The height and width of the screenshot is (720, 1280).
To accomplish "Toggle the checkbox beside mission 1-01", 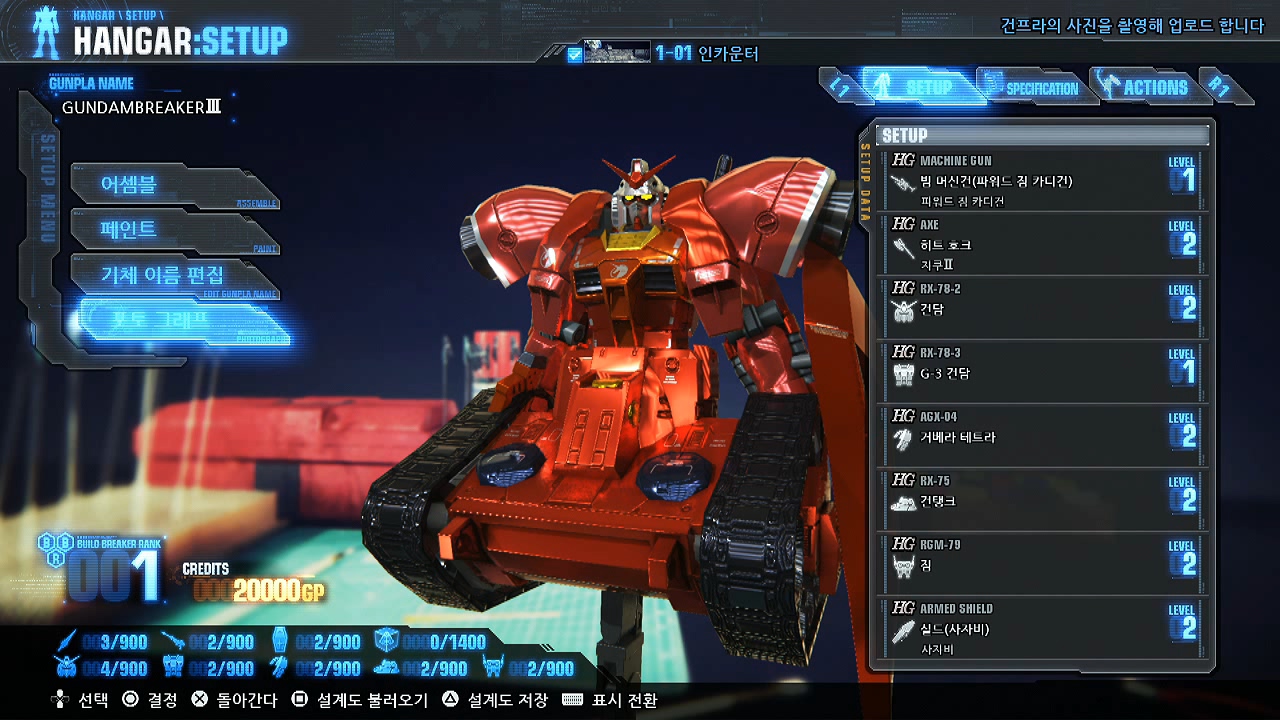I will [574, 54].
